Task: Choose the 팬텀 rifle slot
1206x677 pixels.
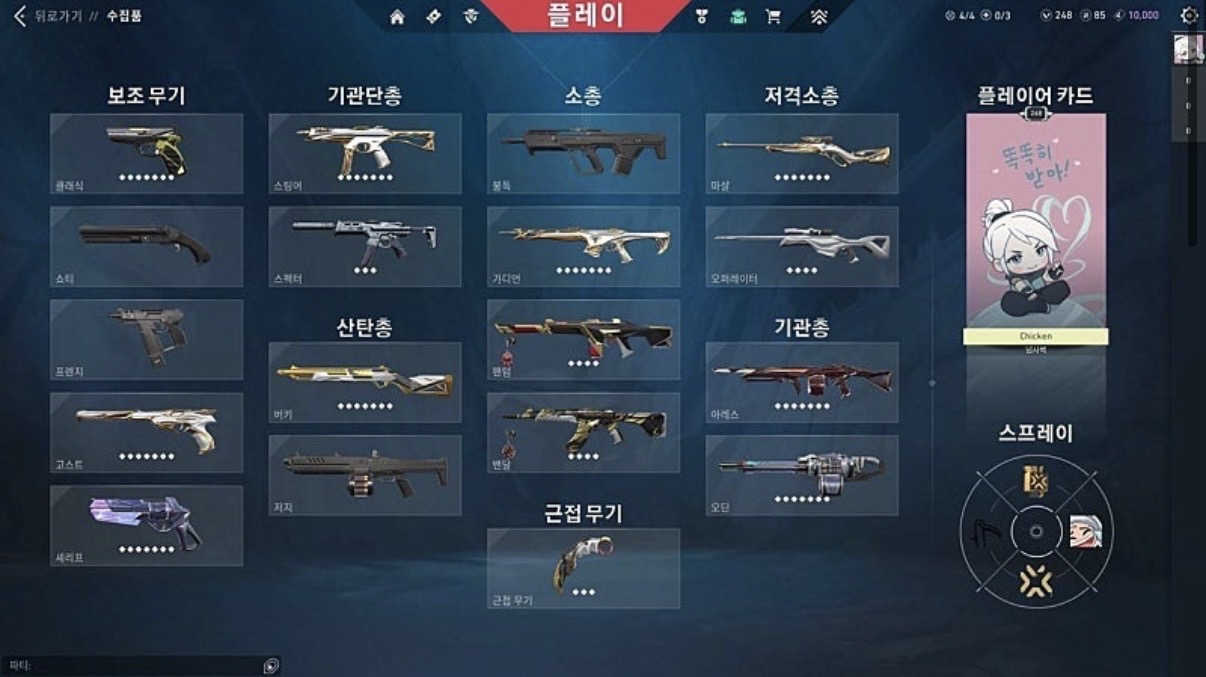Action: point(583,339)
